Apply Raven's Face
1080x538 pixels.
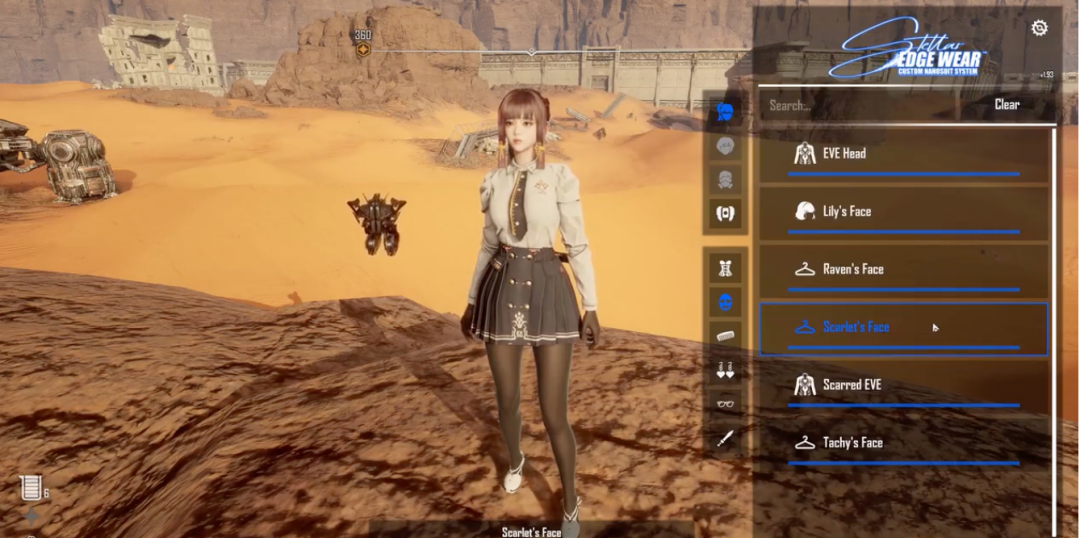903,270
